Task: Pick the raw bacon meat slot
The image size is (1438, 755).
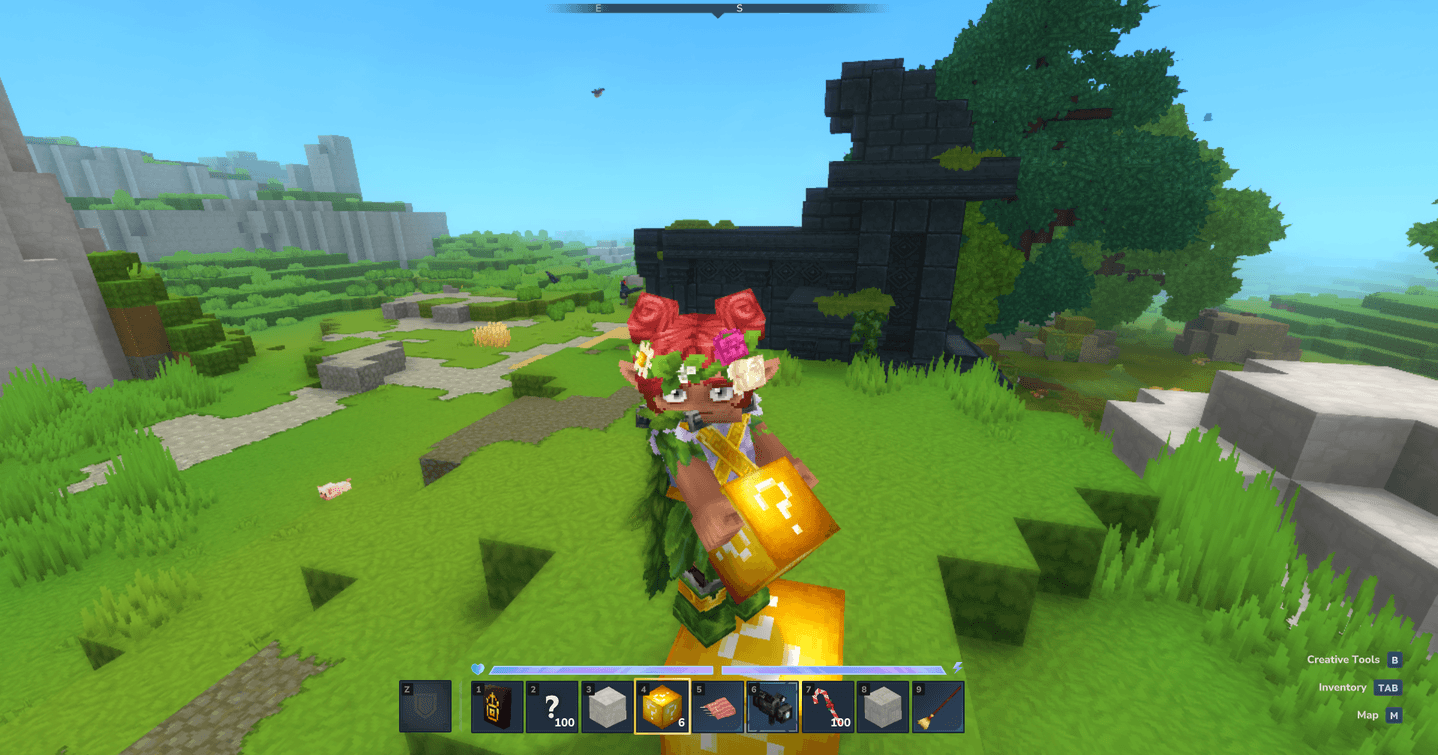Action: [x=717, y=707]
